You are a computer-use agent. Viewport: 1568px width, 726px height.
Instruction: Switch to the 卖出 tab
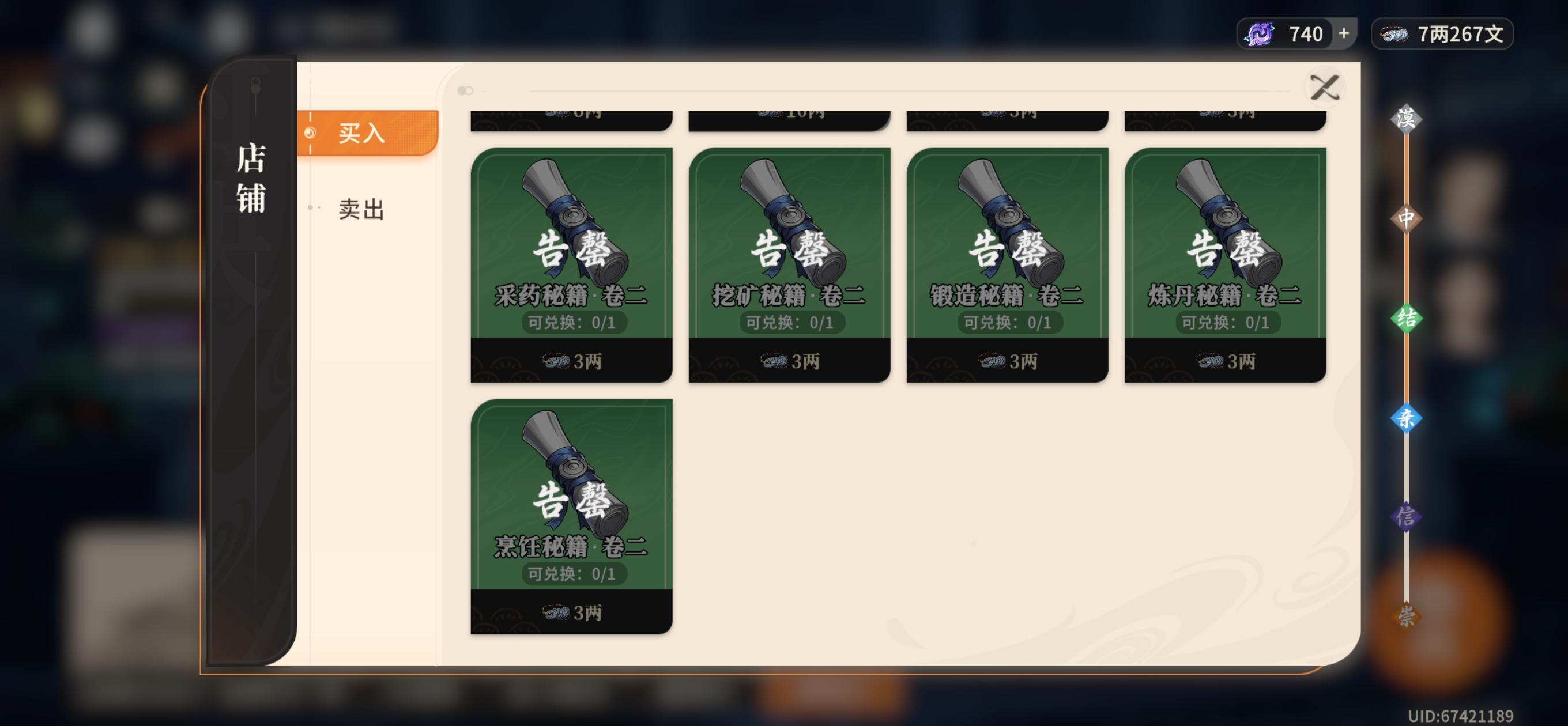coord(361,210)
